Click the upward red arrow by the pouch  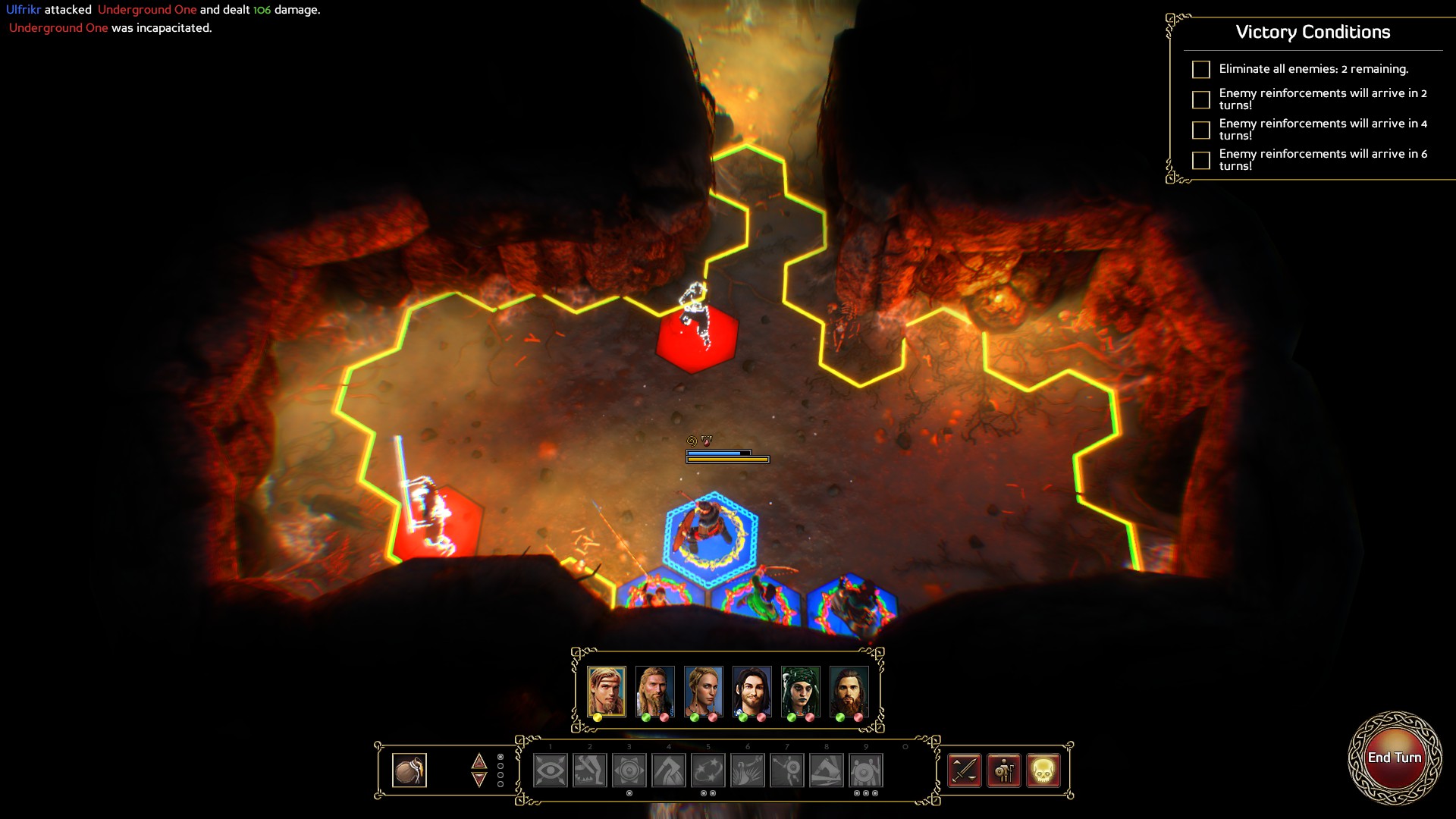coord(479,761)
